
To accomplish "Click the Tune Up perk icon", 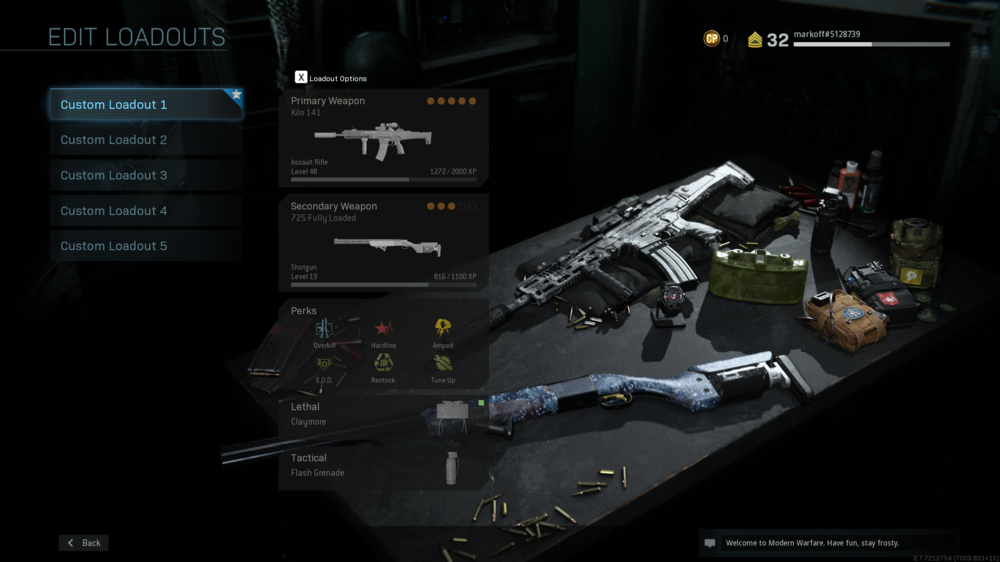I will [442, 366].
